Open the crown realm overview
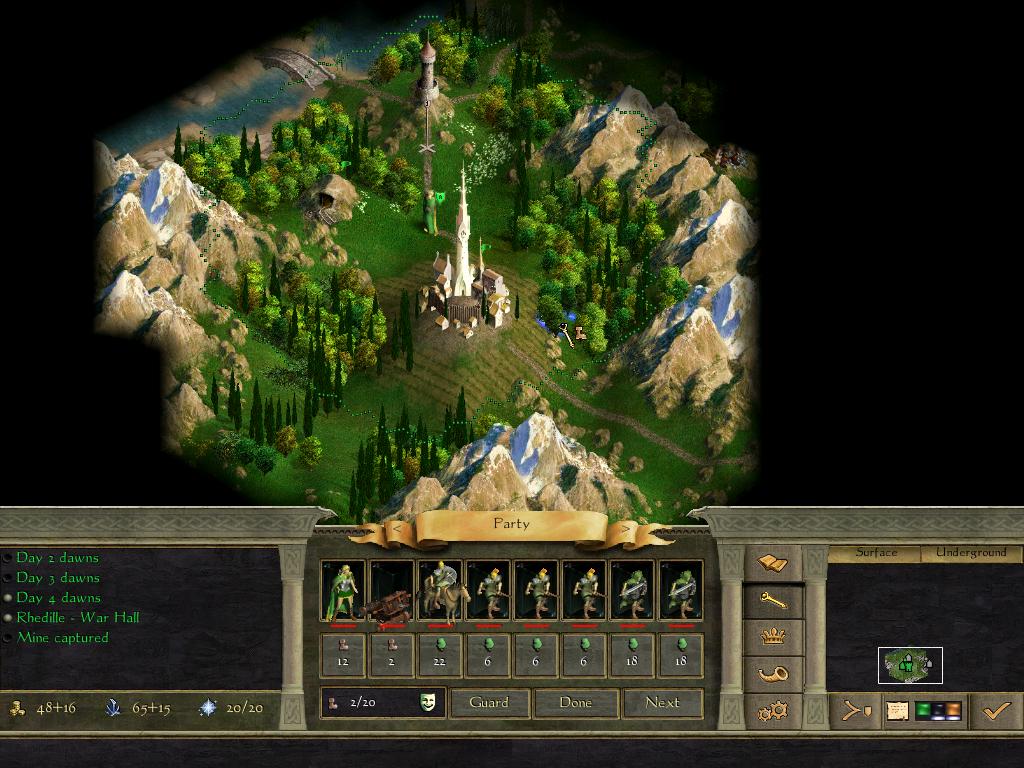The height and width of the screenshot is (768, 1024). click(775, 637)
